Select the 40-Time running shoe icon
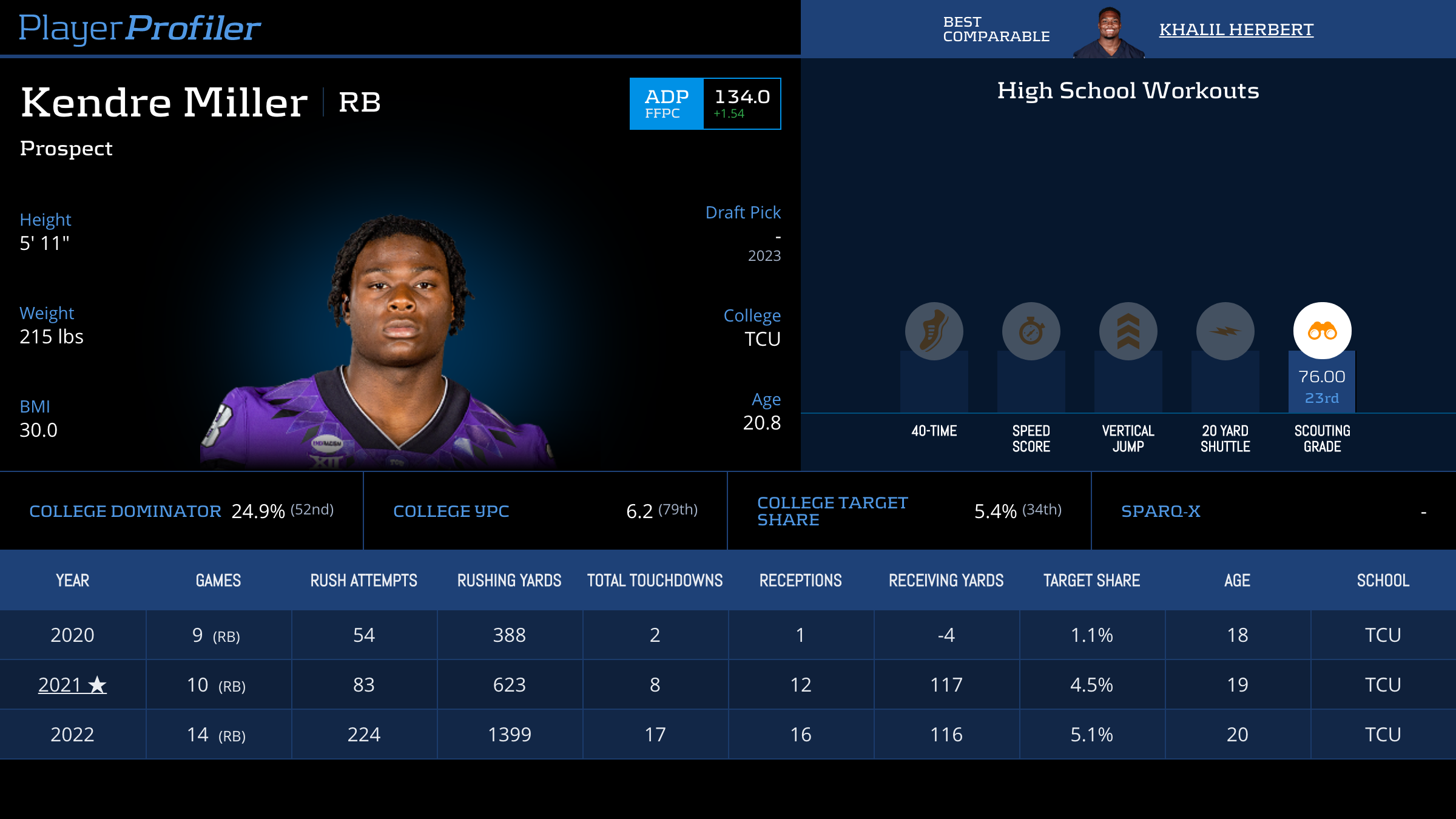The image size is (1456, 819). pyautogui.click(x=934, y=331)
